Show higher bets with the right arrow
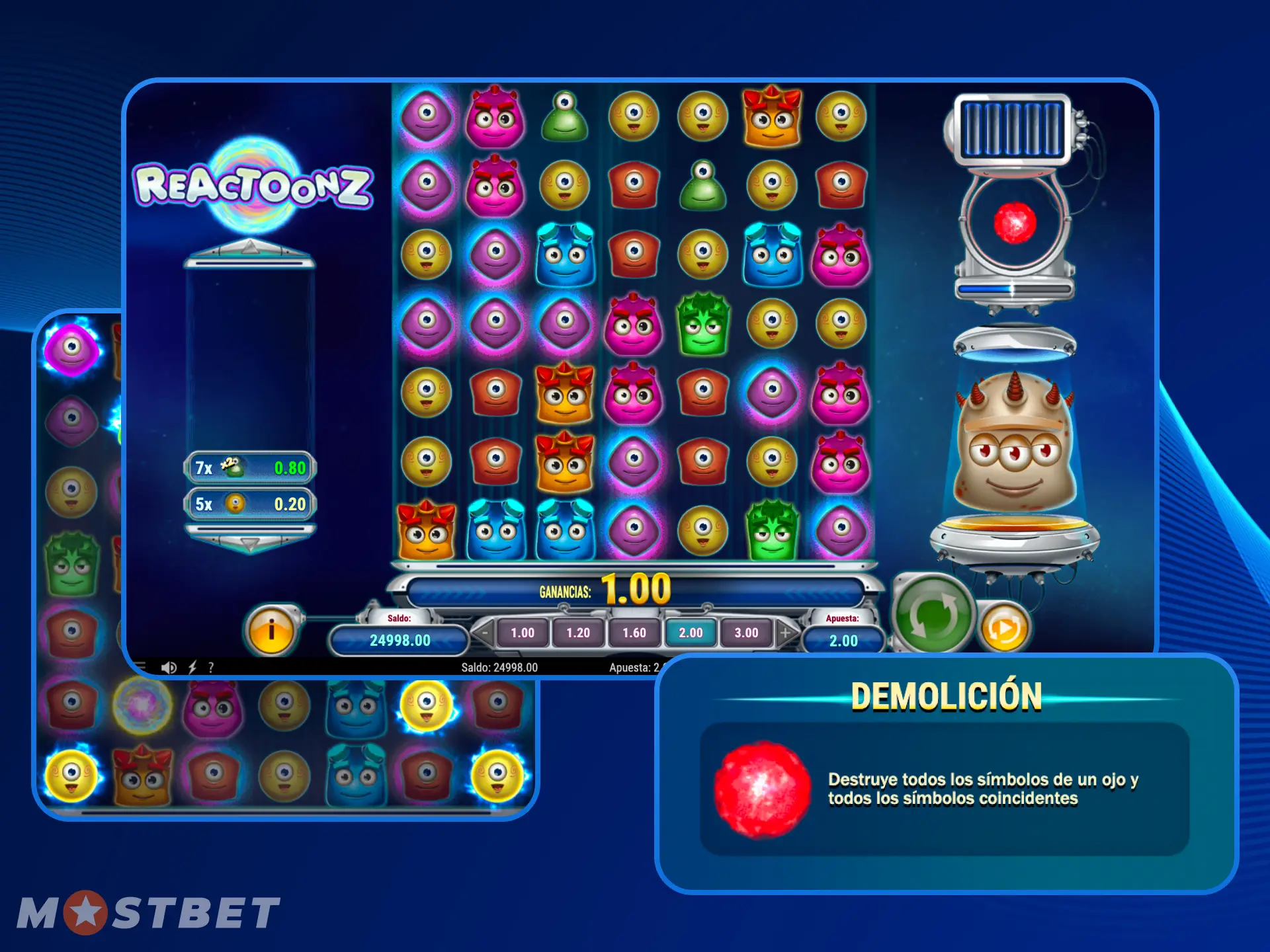This screenshot has height=952, width=1270. (785, 633)
